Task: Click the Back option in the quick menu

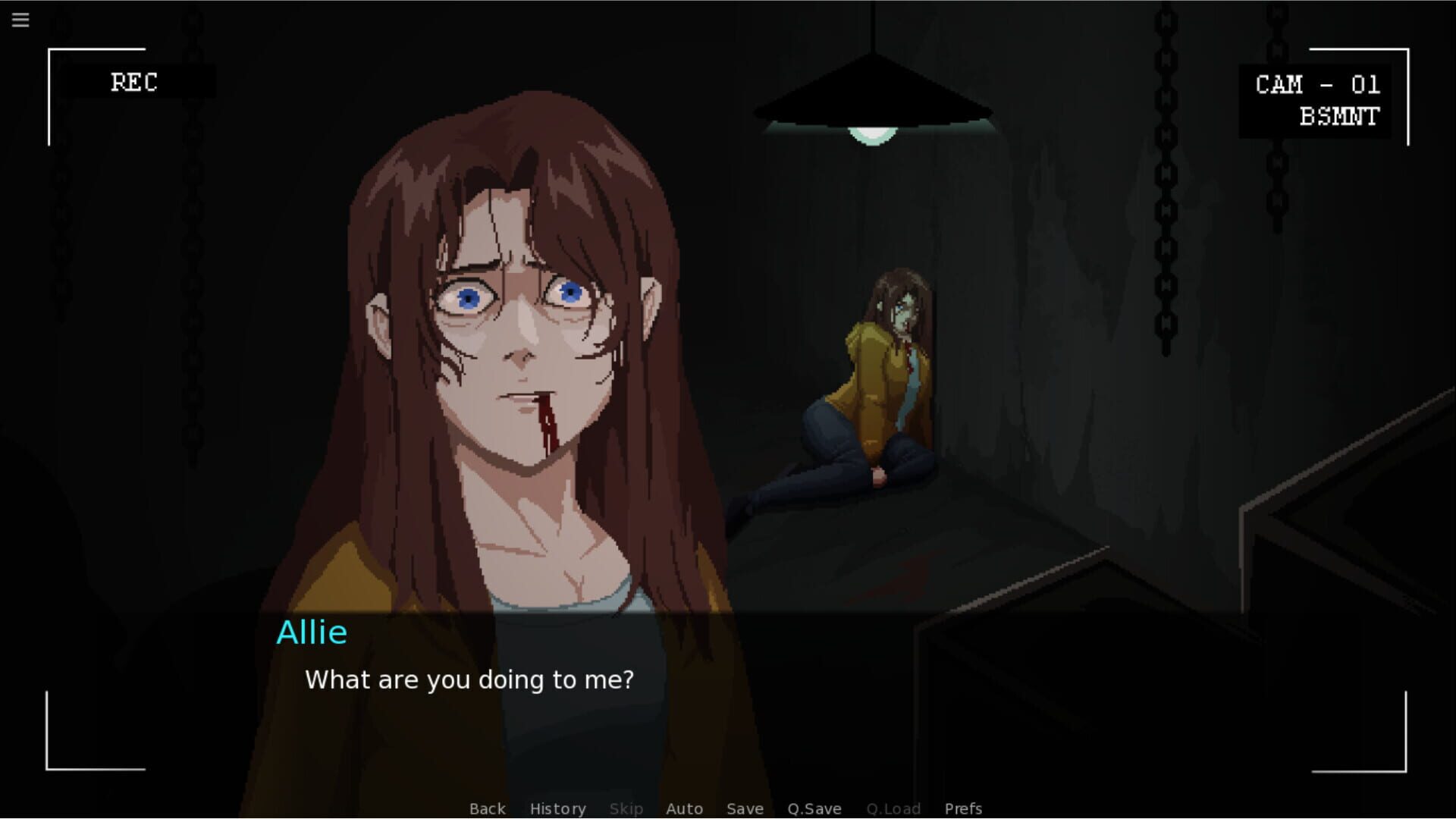Action: click(x=487, y=808)
